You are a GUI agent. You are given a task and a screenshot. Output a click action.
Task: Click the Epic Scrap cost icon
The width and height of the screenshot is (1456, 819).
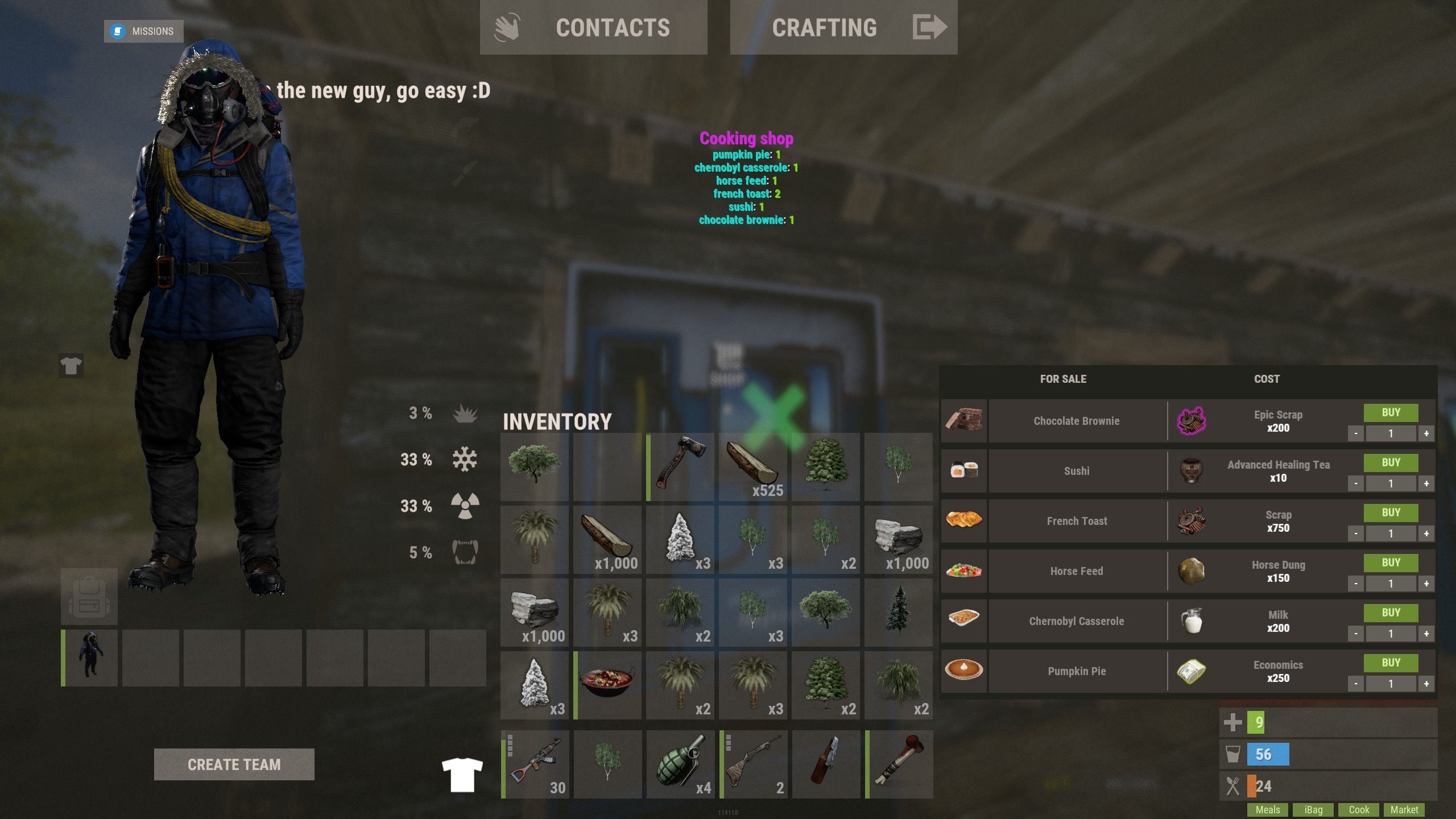point(1193,421)
